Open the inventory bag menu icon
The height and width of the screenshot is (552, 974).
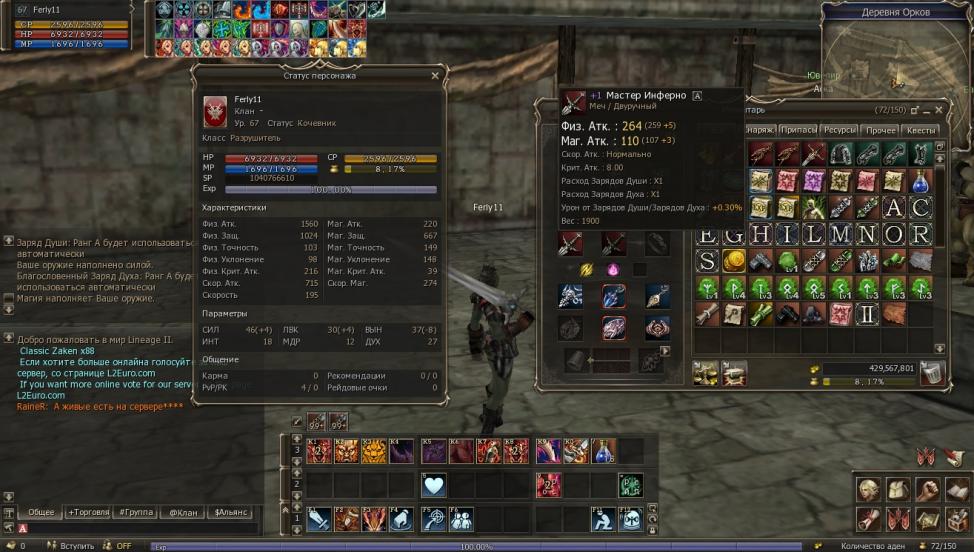pos(898,490)
